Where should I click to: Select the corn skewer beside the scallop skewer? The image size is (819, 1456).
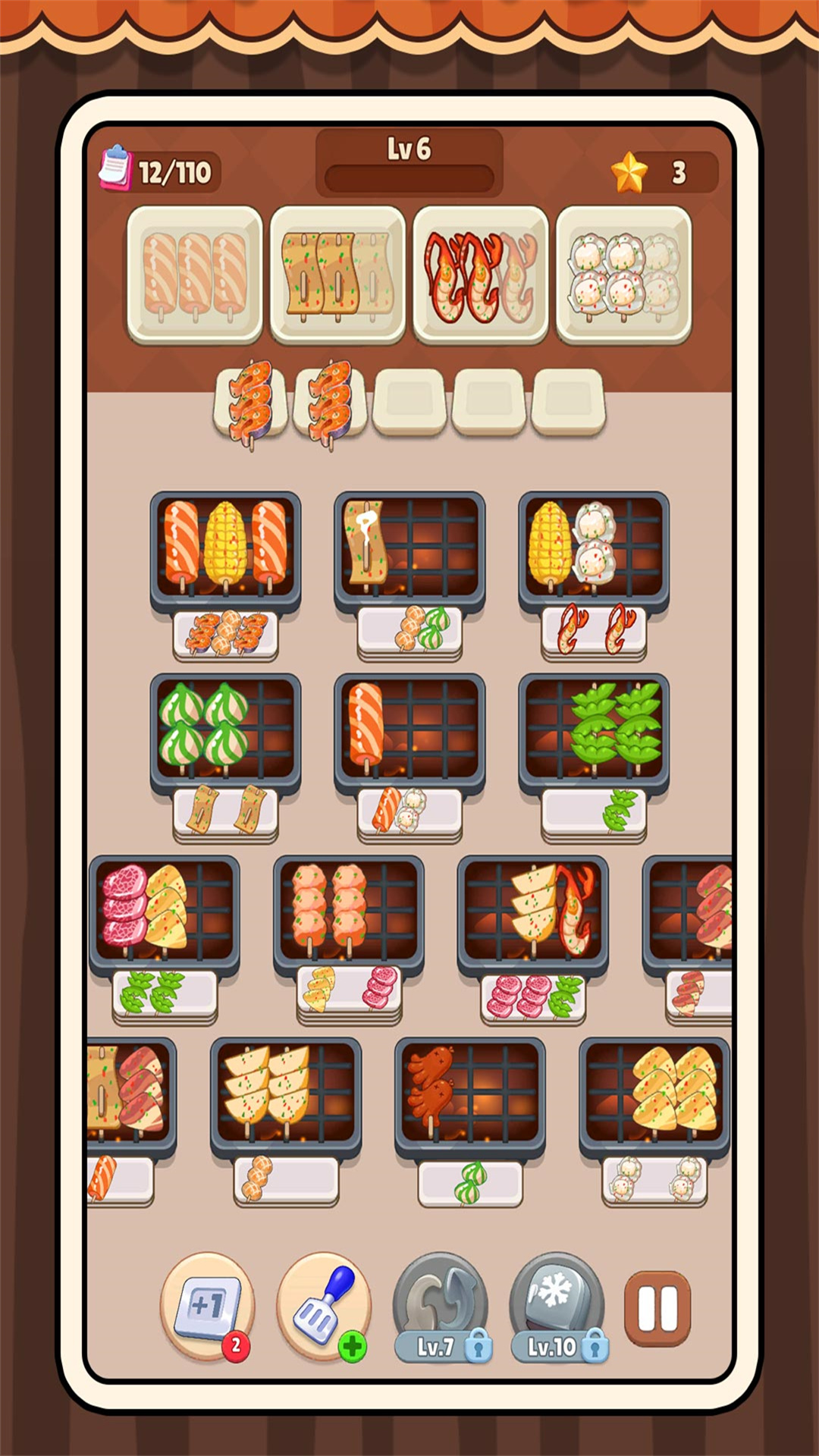coord(550,542)
